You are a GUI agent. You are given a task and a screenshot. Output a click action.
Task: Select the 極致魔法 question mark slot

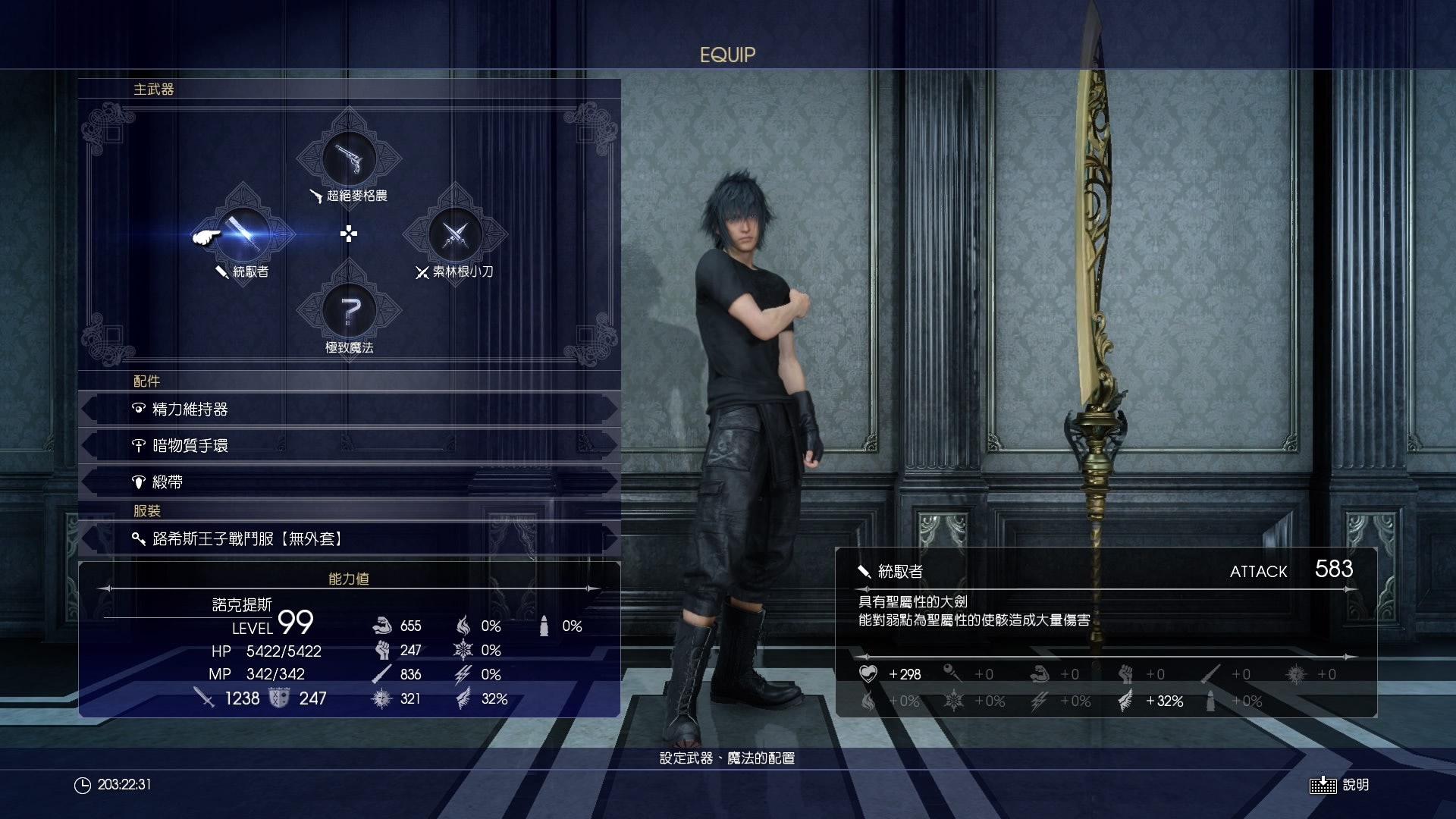[x=349, y=310]
